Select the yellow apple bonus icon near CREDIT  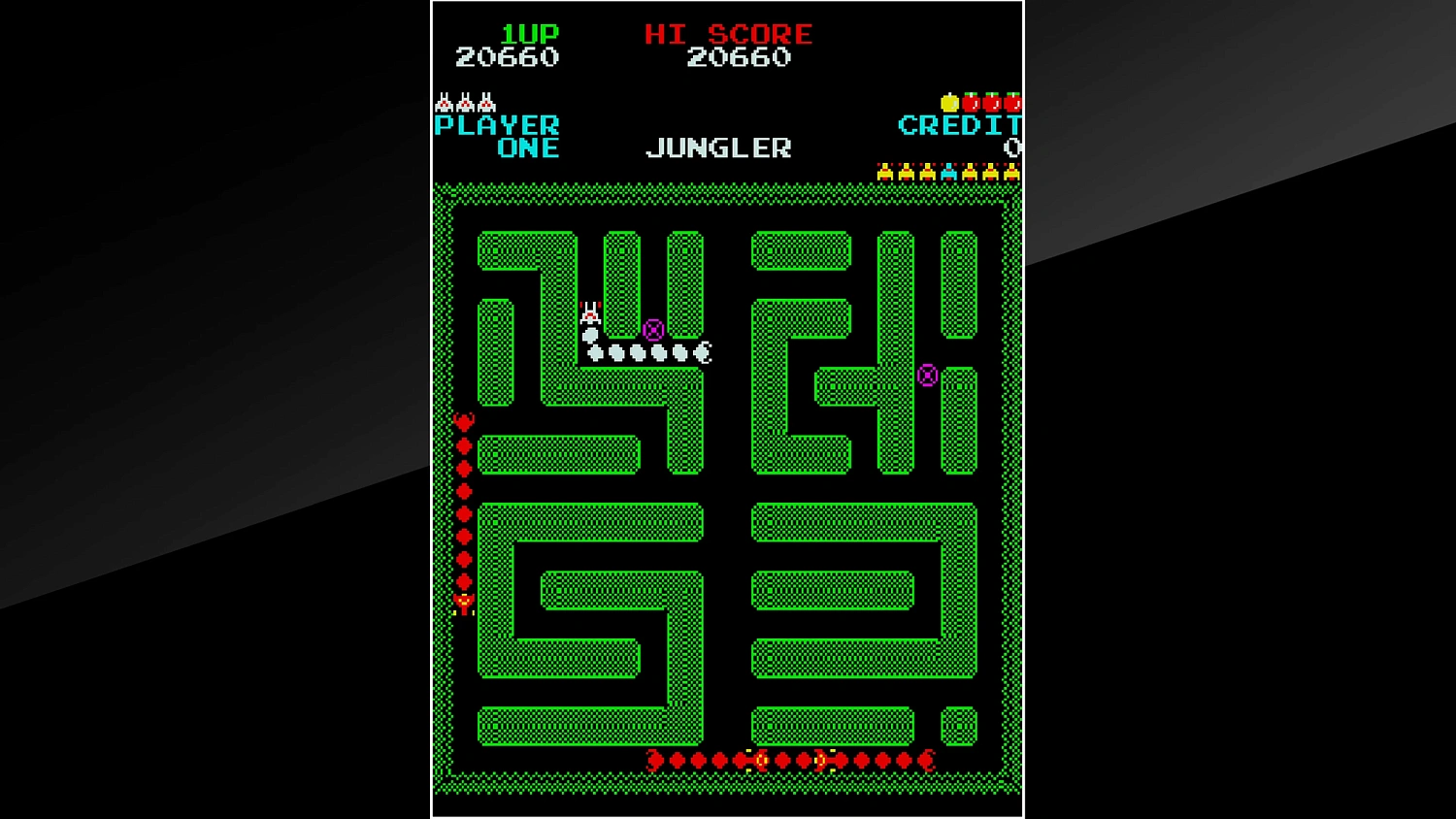[949, 104]
